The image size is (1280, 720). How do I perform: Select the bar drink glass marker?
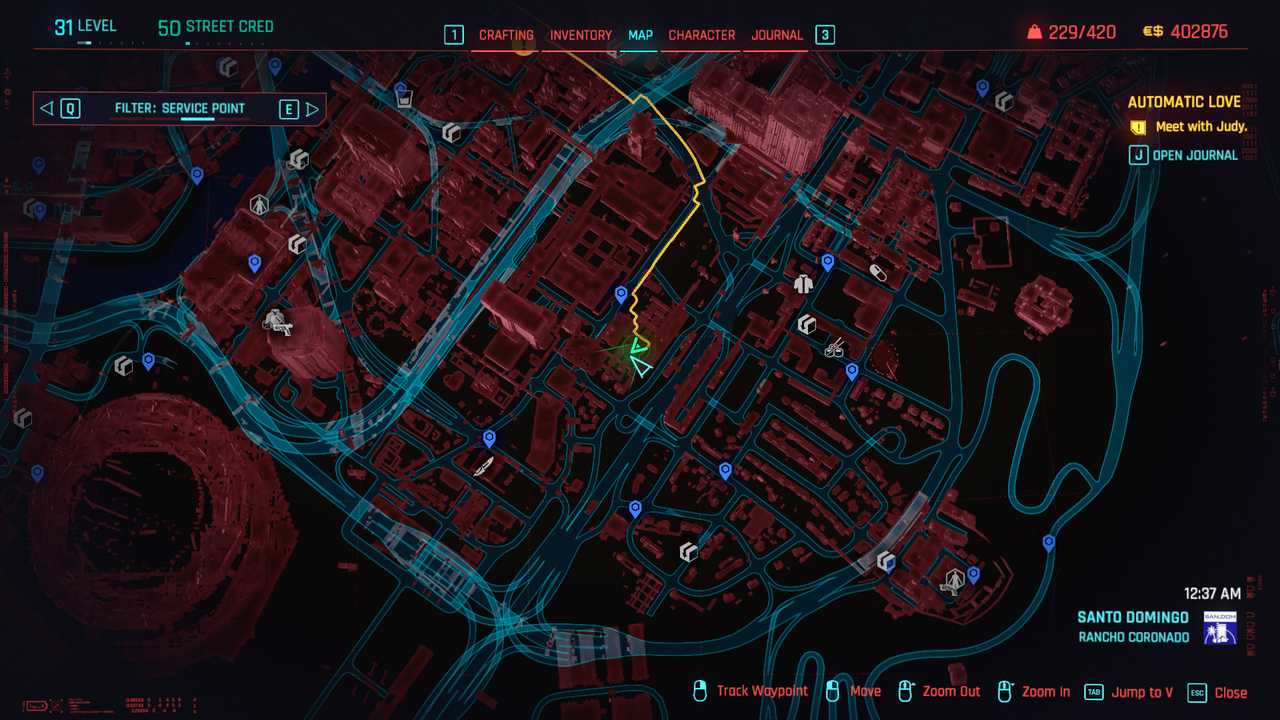403,98
